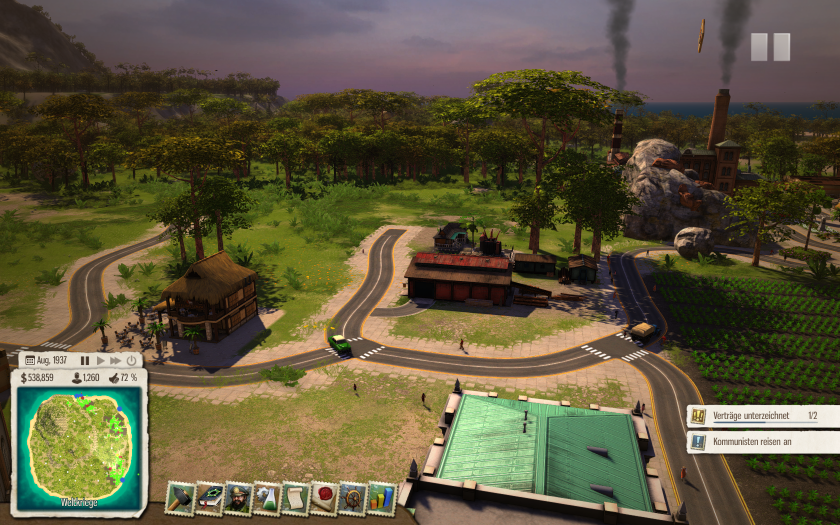Pause the game with the speed control
Image resolution: width=840 pixels, height=525 pixels.
click(x=85, y=360)
